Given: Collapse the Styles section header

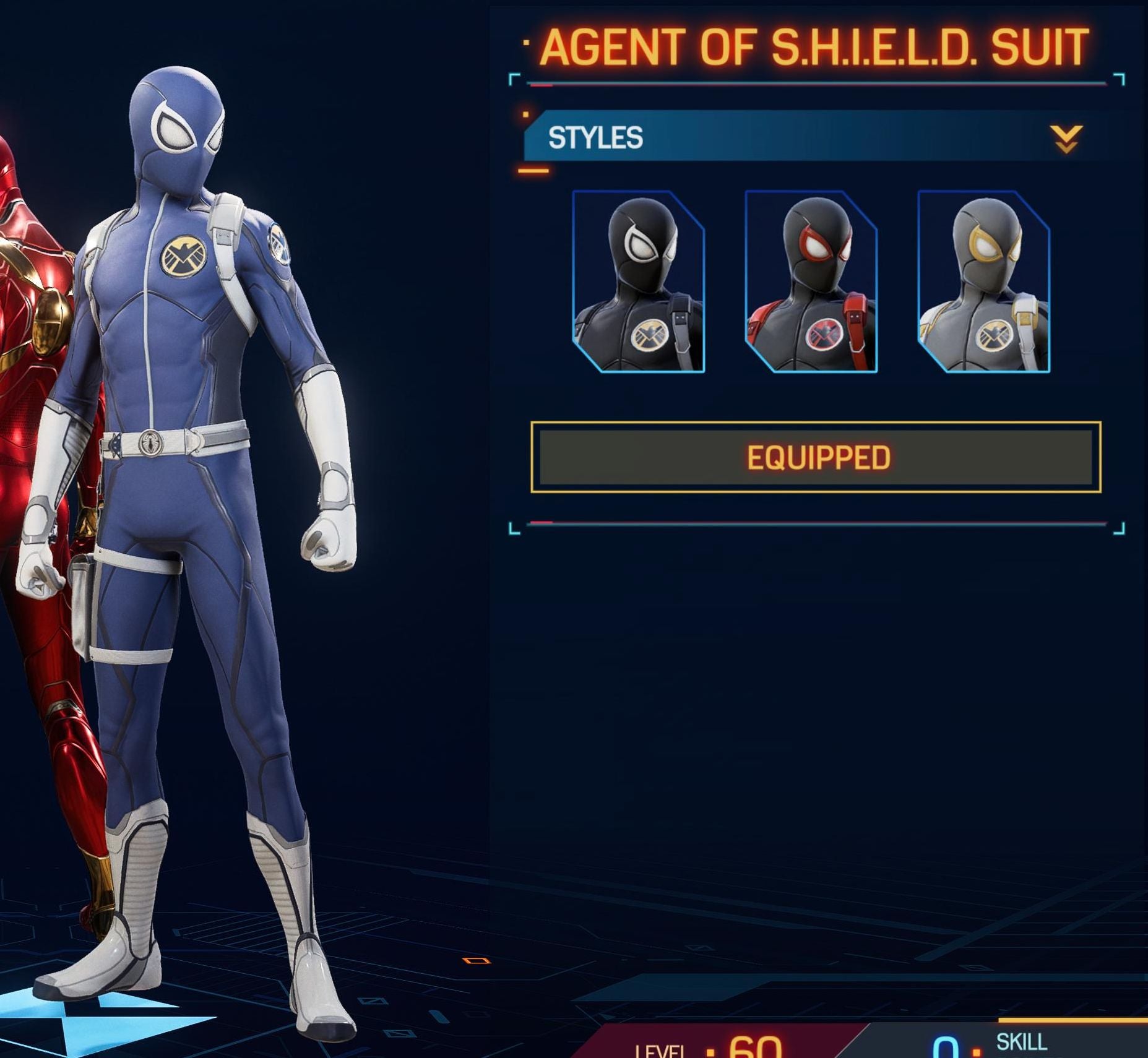Looking at the screenshot, I should click(1066, 139).
